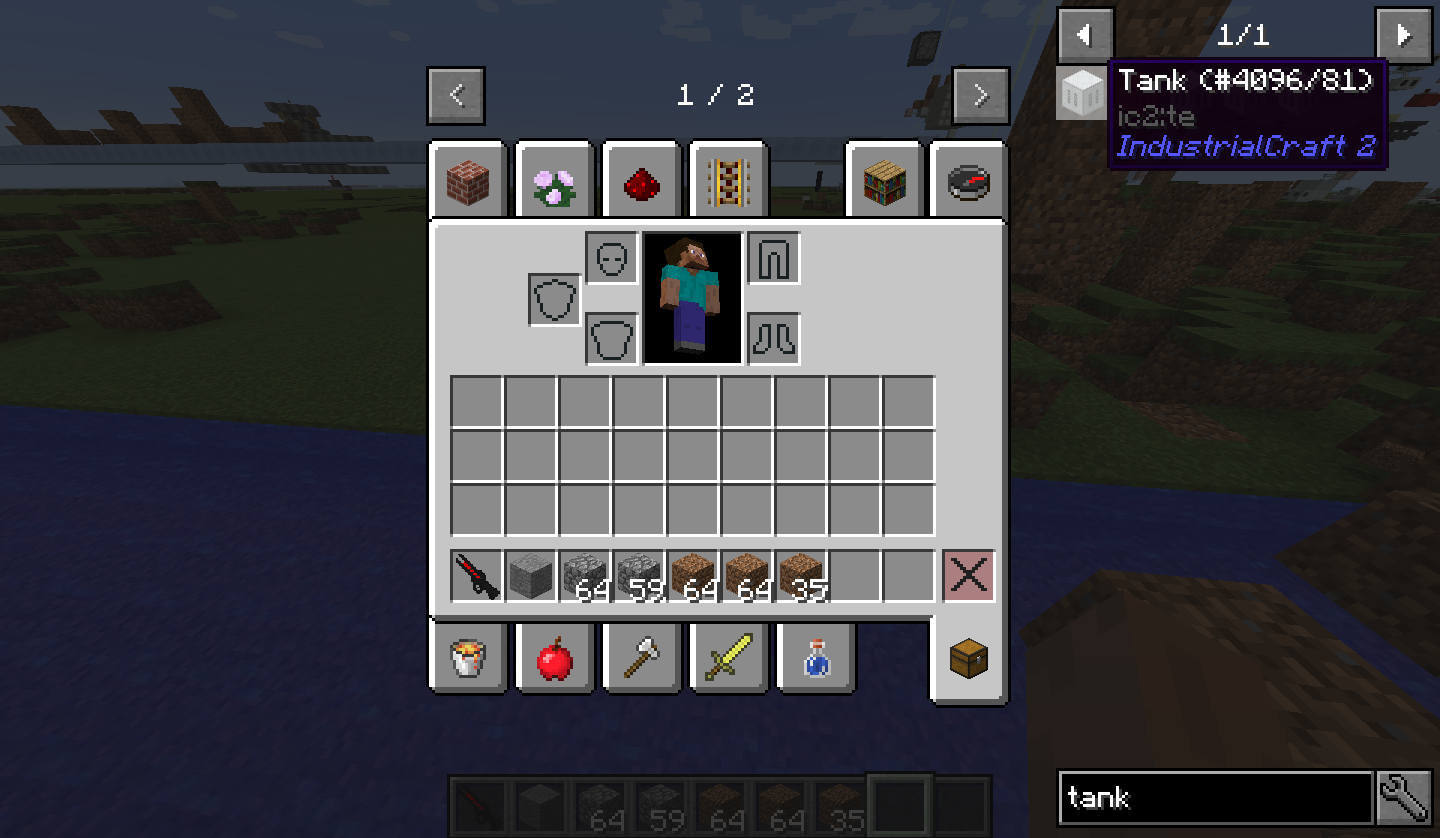1440x838 pixels.
Task: Open the apple Foodstuffs tab
Action: 554,659
